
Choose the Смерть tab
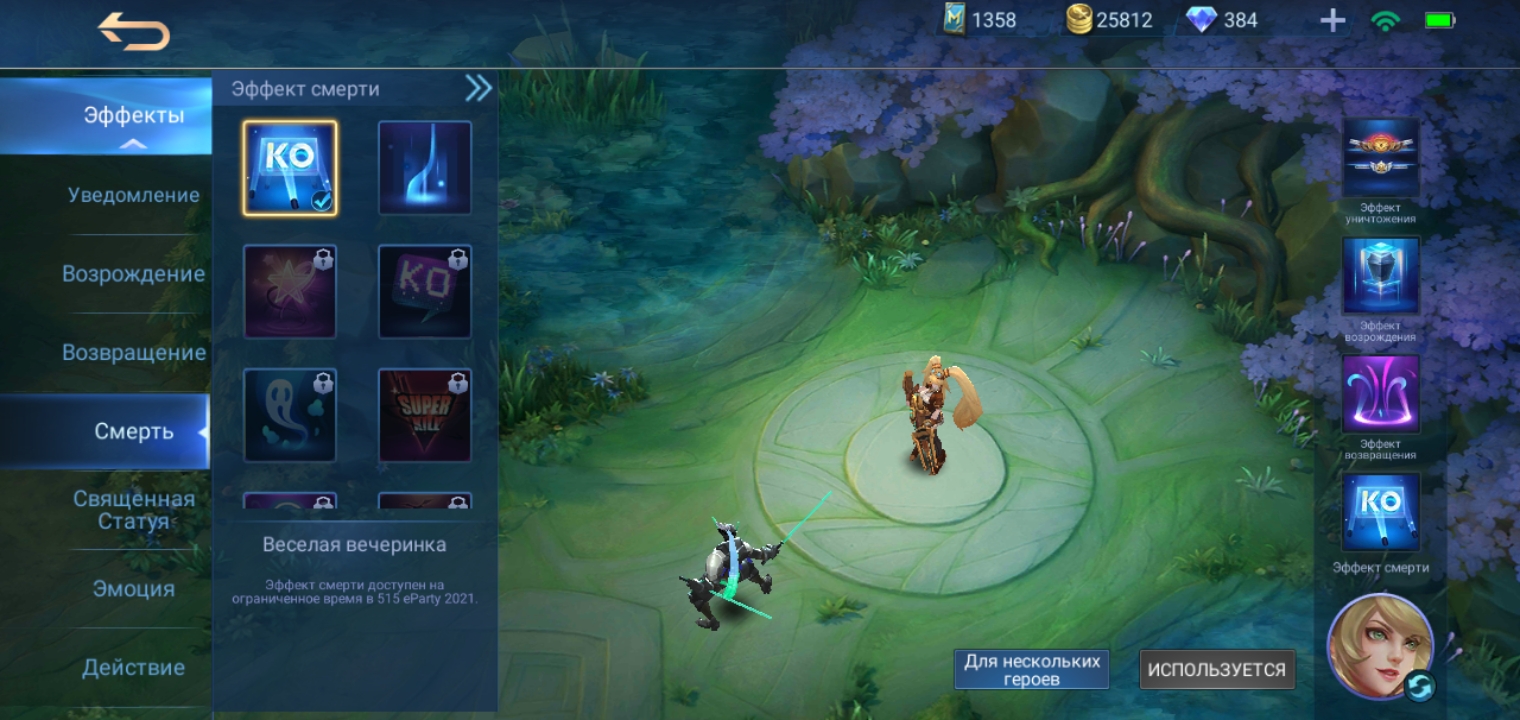click(x=133, y=432)
